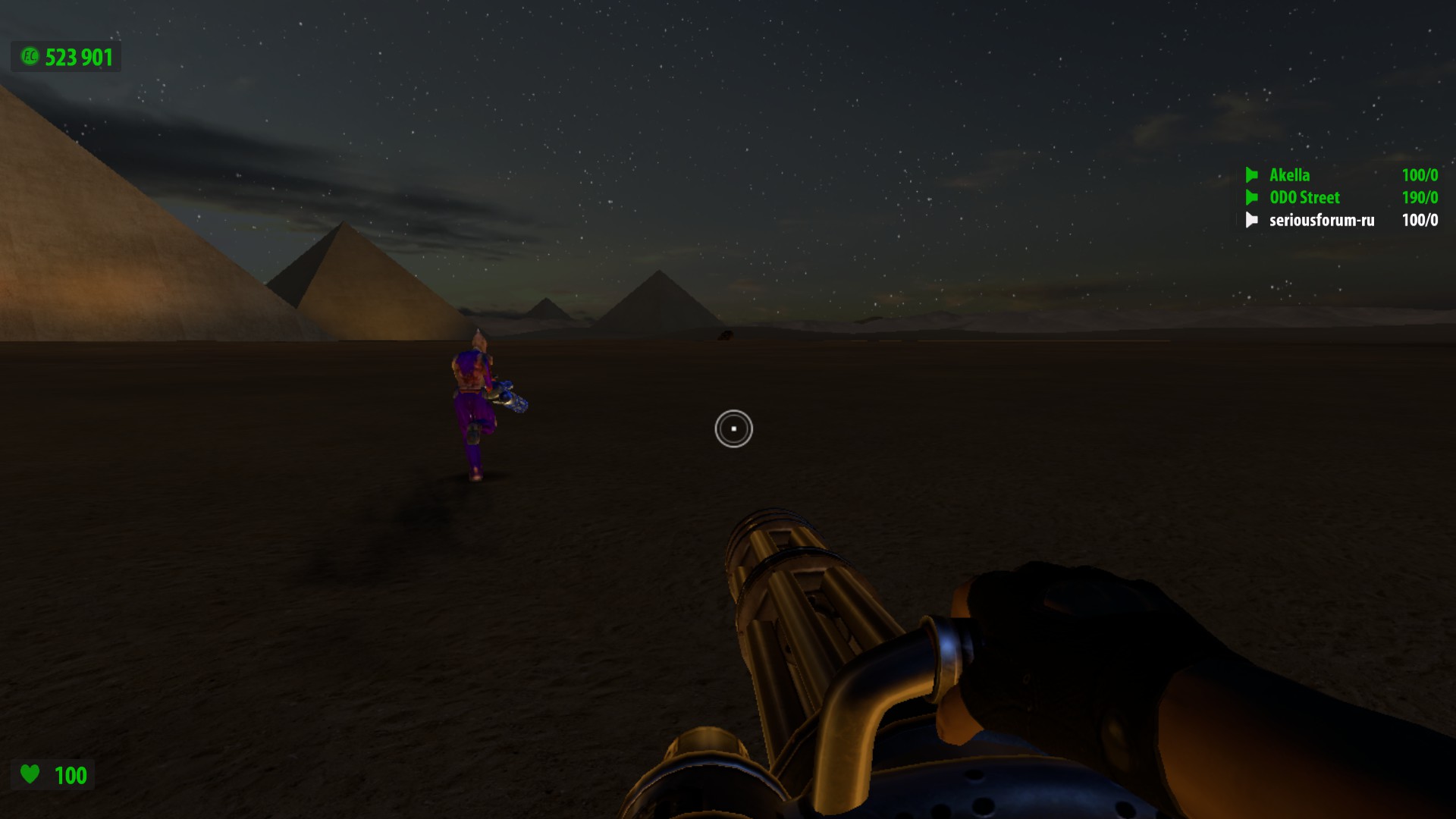The width and height of the screenshot is (1456, 819).
Task: Select Akella in the player list
Action: click(x=1289, y=175)
